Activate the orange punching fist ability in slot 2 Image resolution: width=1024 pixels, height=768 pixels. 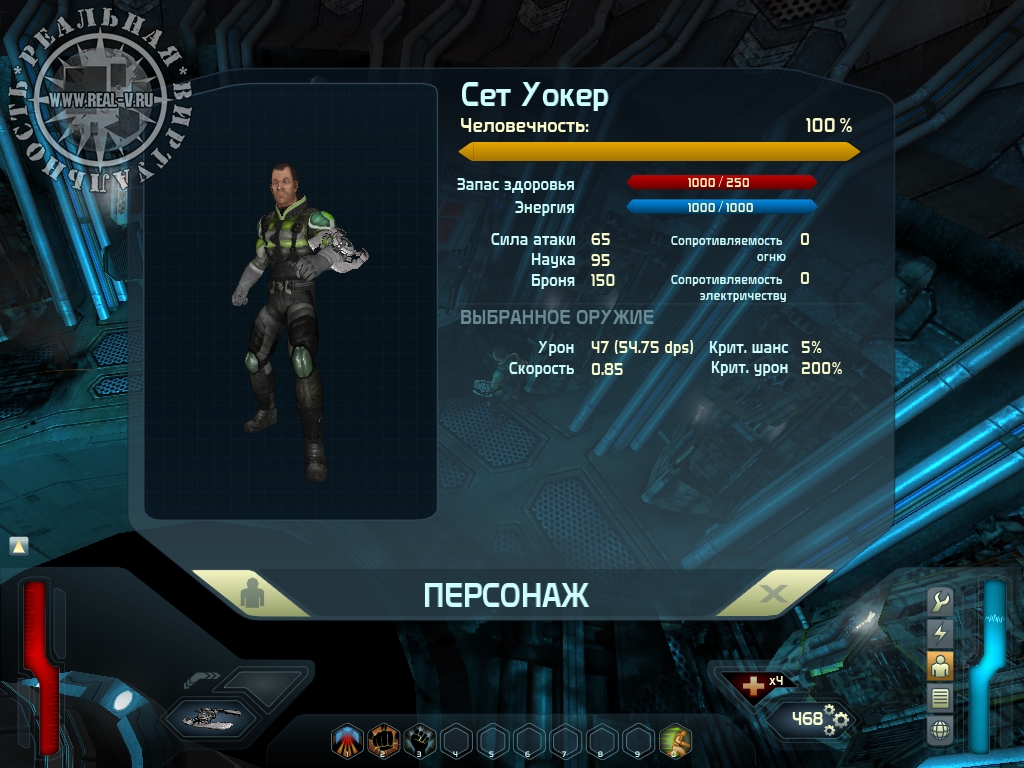pyautogui.click(x=383, y=742)
